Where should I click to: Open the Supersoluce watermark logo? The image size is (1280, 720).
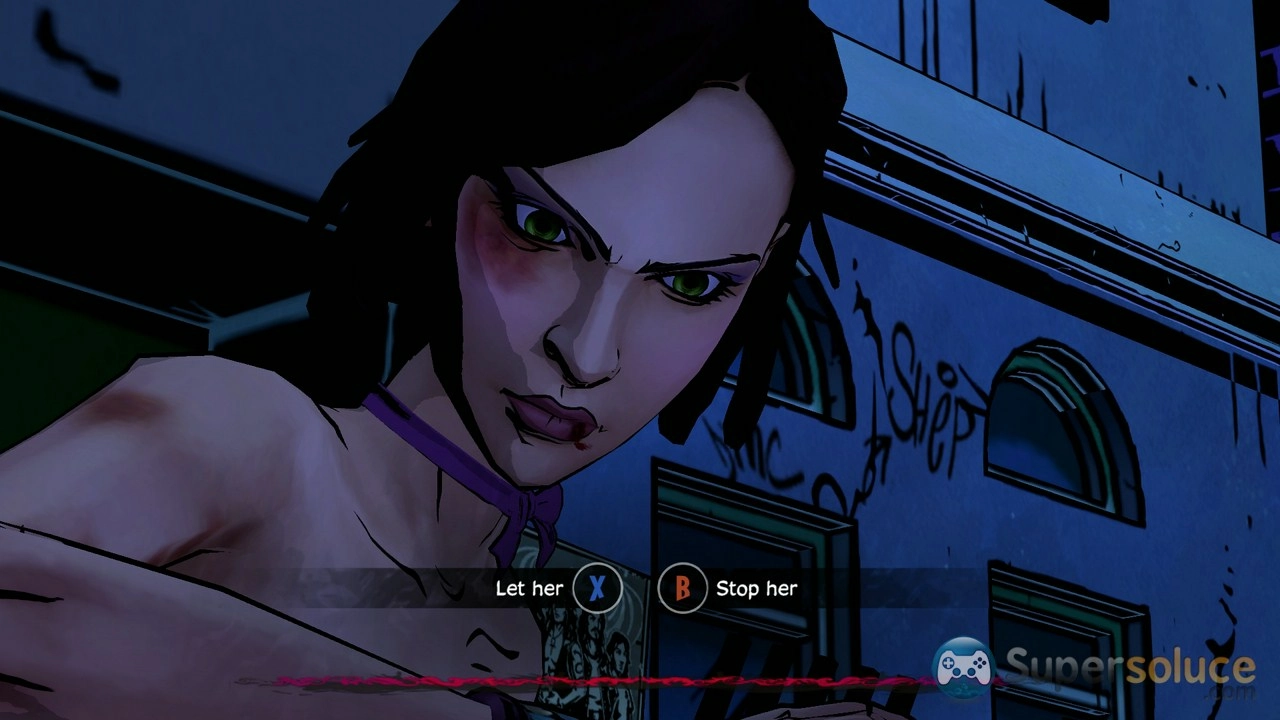coord(1094,668)
